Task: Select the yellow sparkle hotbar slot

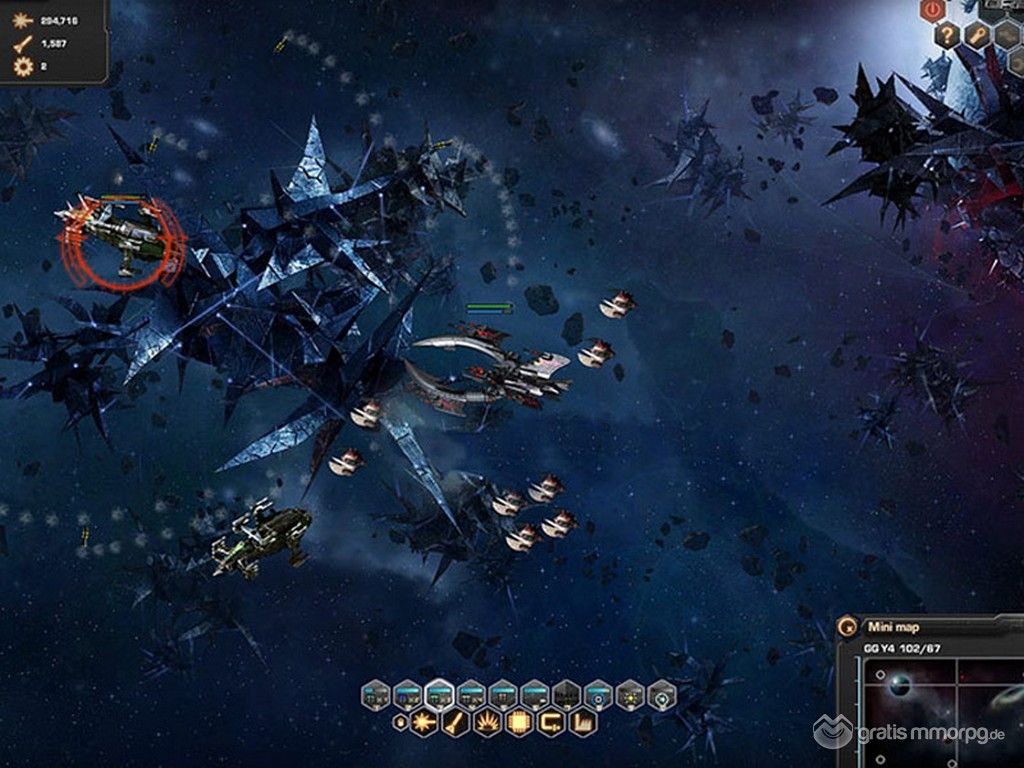Action: 629,694
